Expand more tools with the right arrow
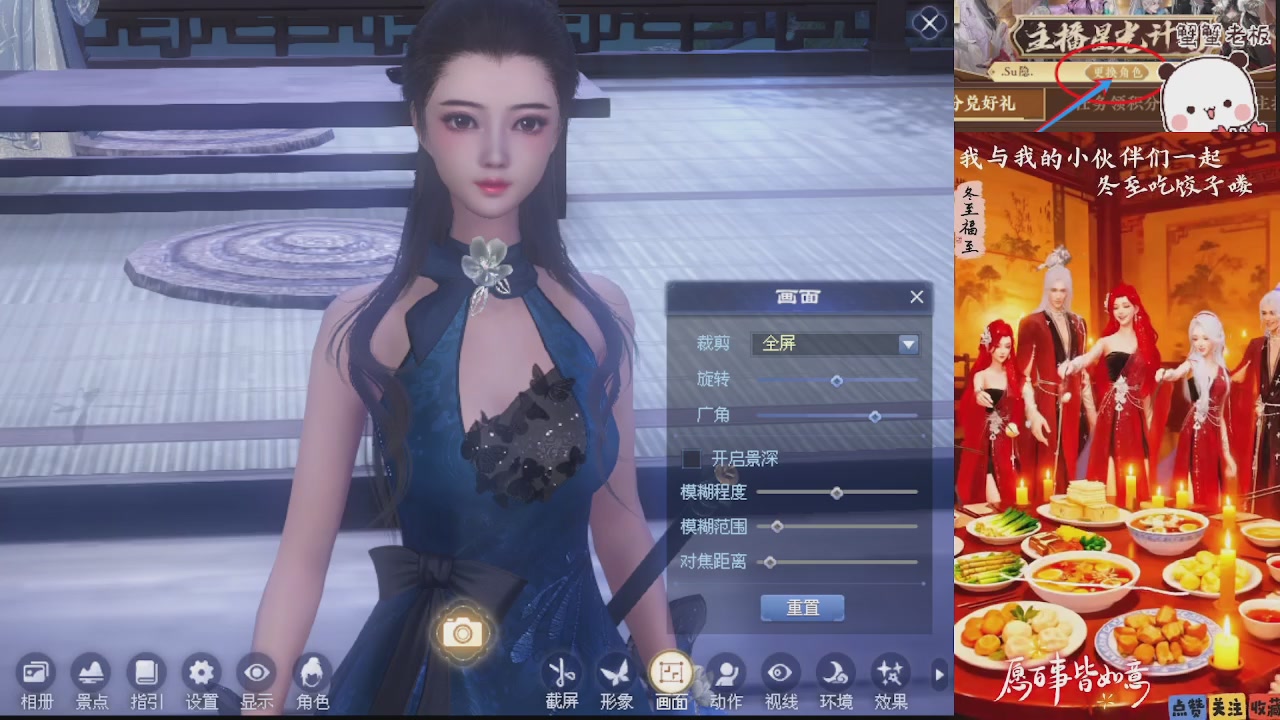Image resolution: width=1280 pixels, height=720 pixels. pyautogui.click(x=938, y=675)
